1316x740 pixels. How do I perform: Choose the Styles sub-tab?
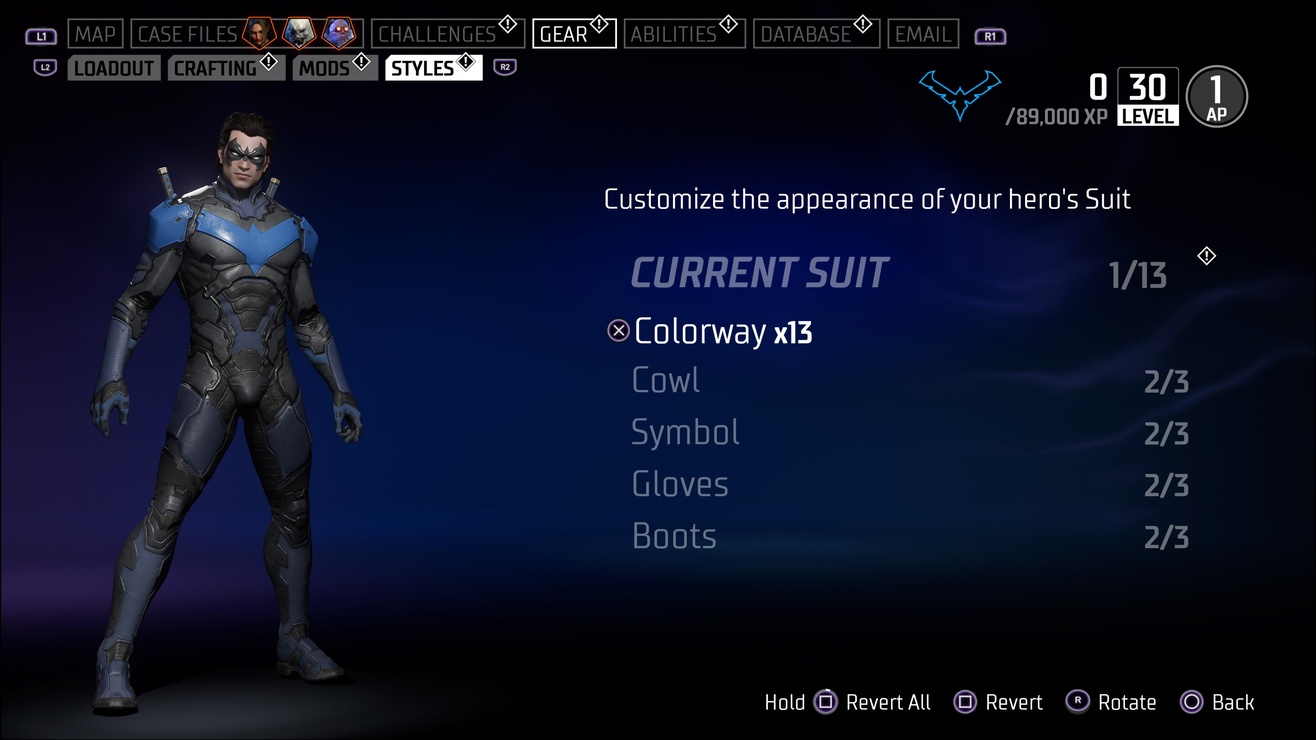423,68
